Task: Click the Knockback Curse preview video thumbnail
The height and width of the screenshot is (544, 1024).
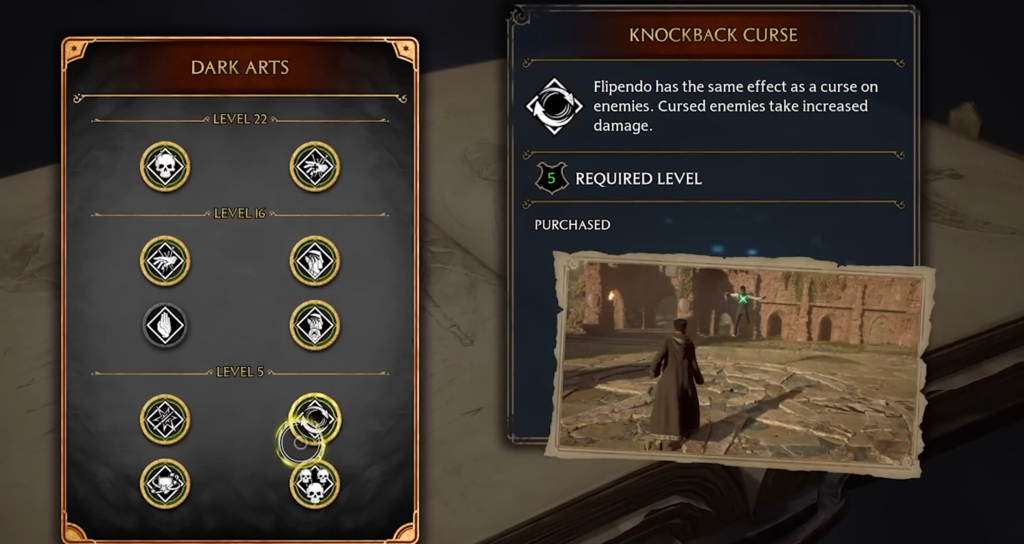Action: click(741, 361)
